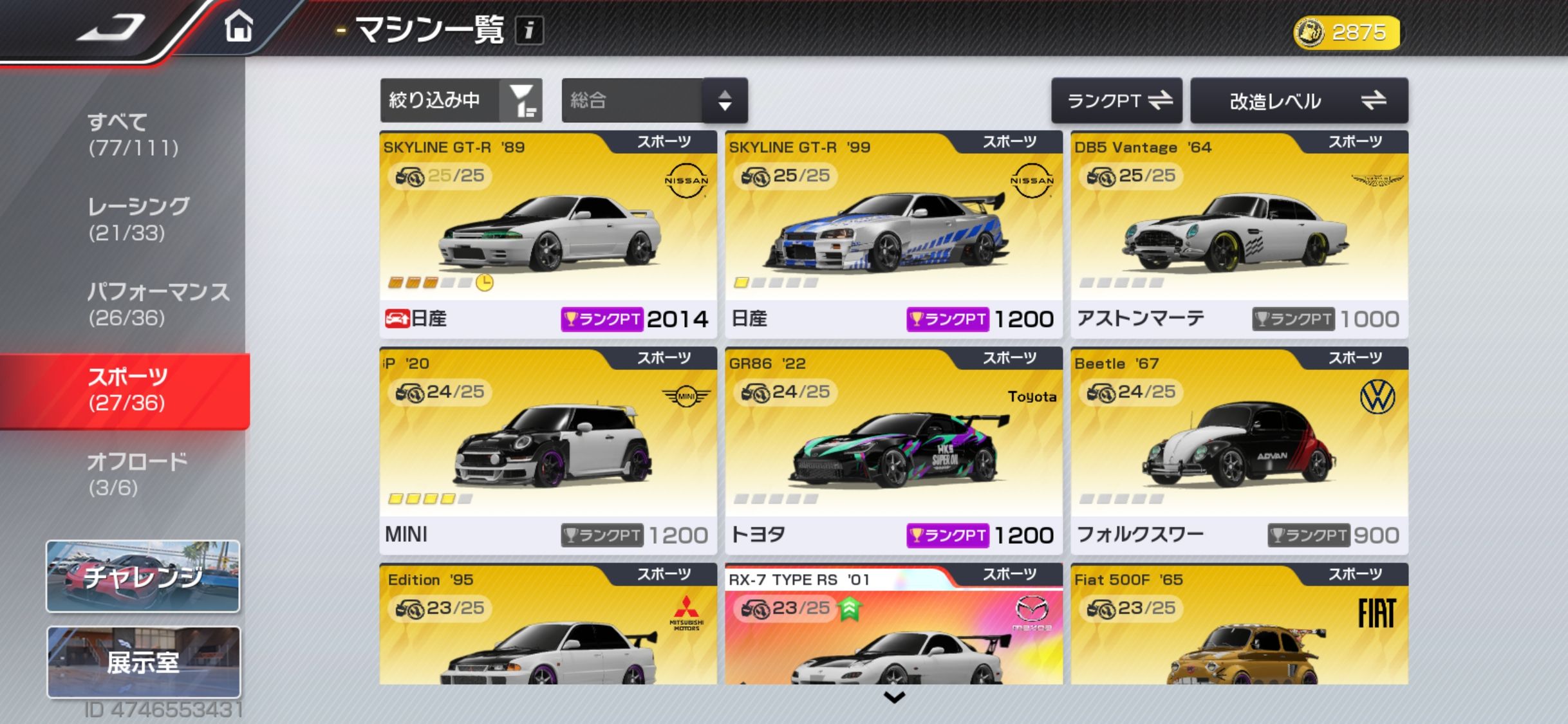Viewport: 1568px width, 724px height.
Task: Toggle the 改造レベル display button
Action: pos(1299,100)
